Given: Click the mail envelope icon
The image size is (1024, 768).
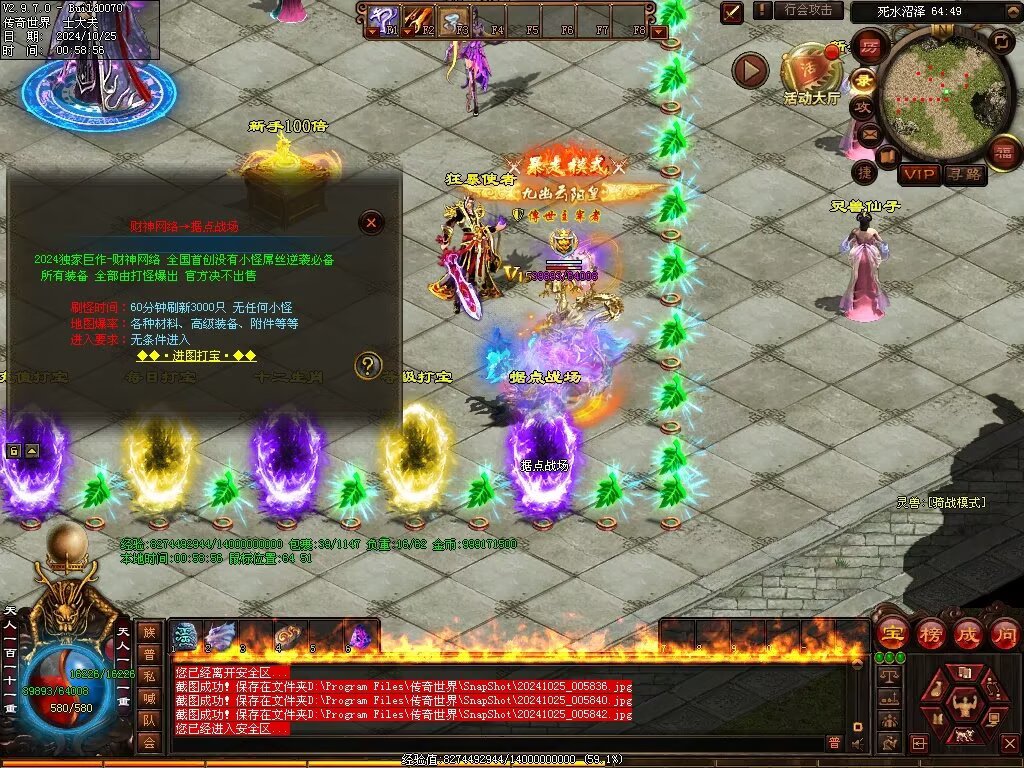Looking at the screenshot, I should 868,133.
